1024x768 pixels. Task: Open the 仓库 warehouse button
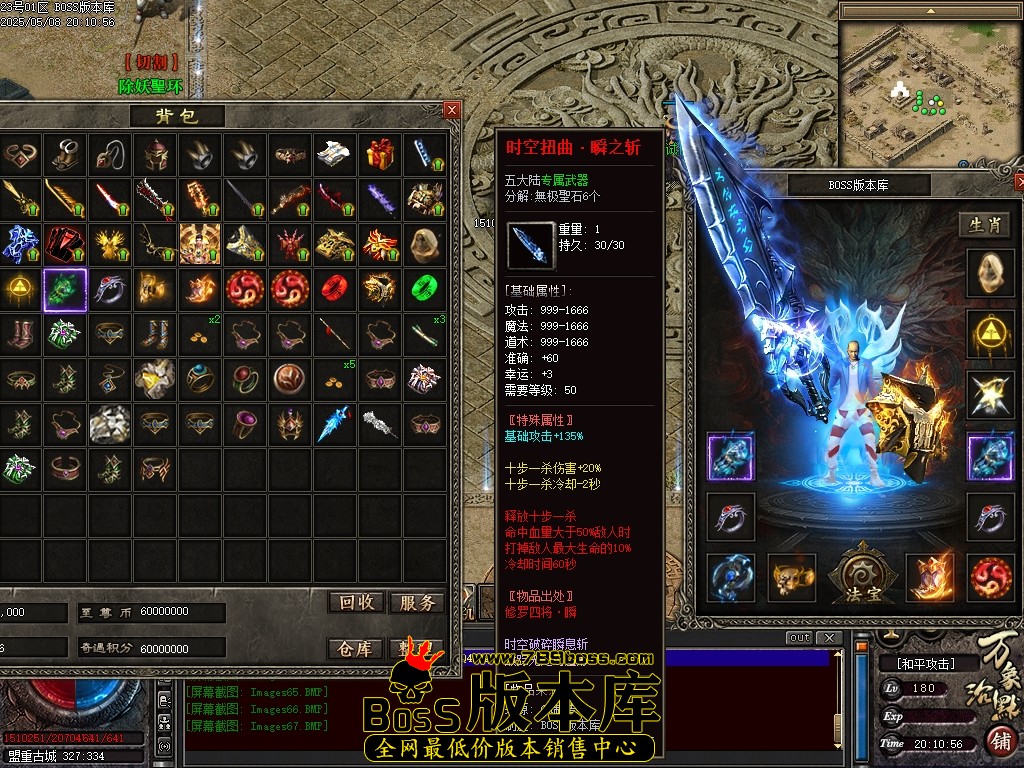pos(356,649)
